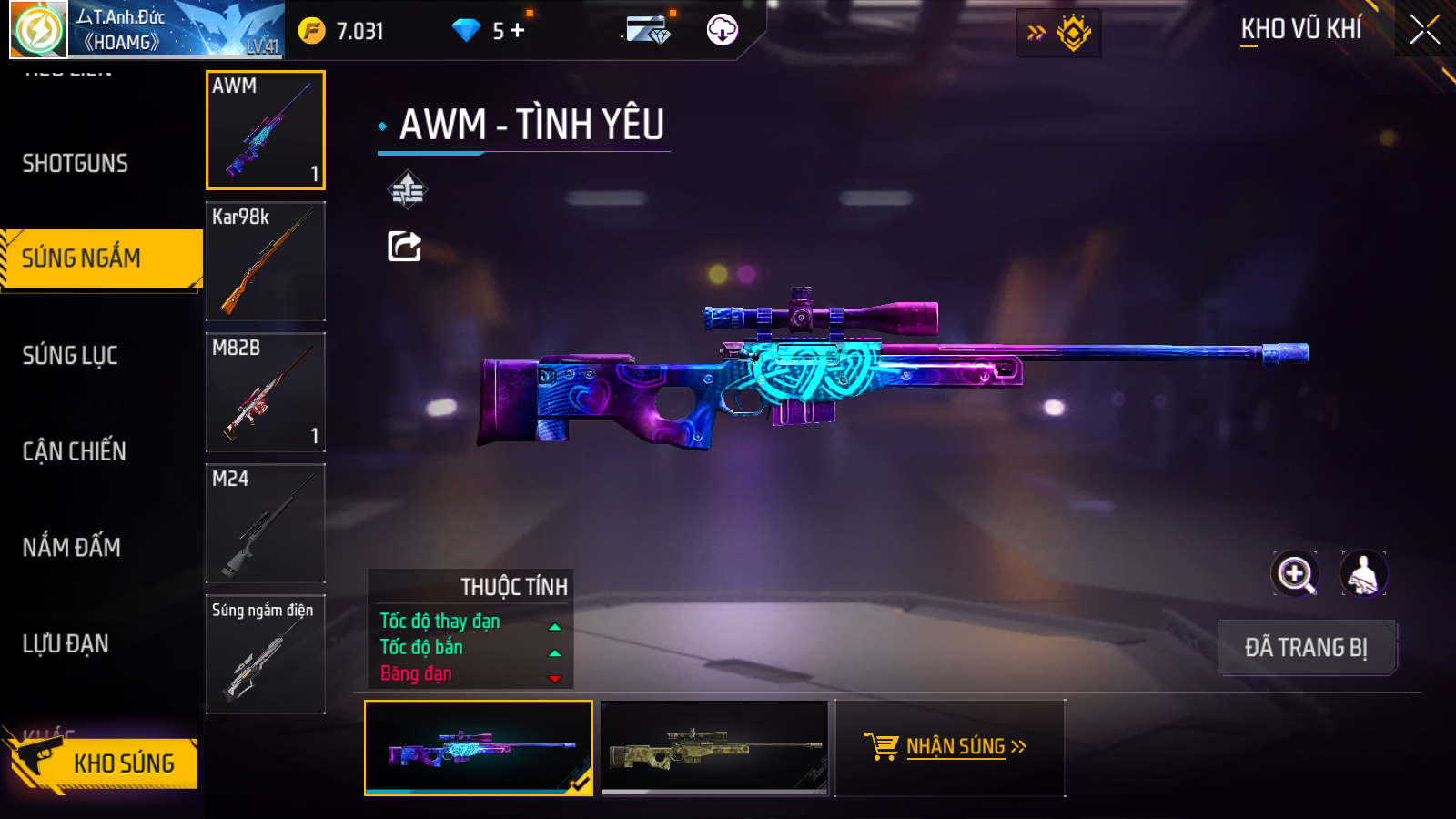Switch to Cận Chiến weapons
Viewport: 1456px width, 819px height.
click(x=75, y=451)
